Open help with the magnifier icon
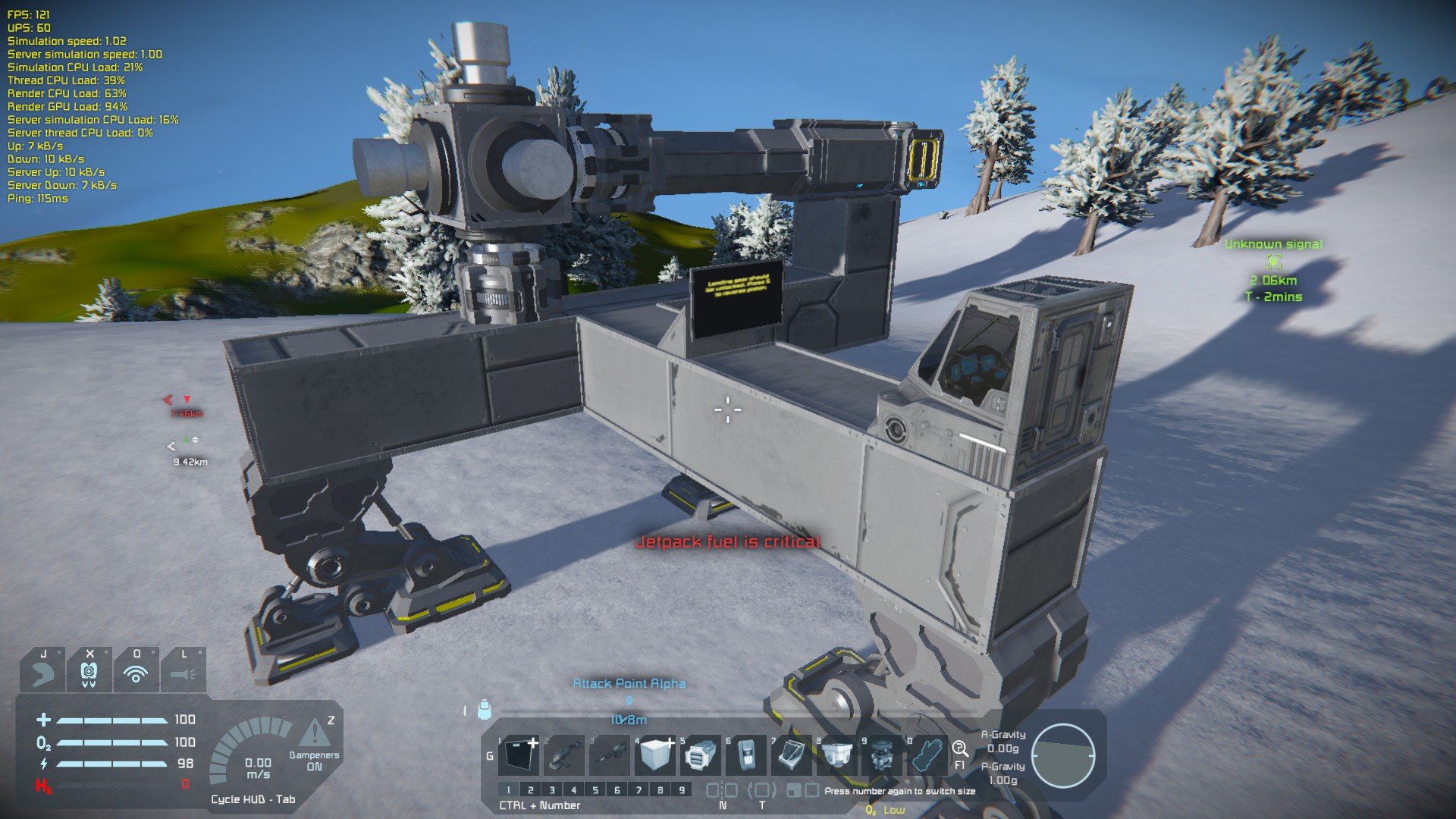The width and height of the screenshot is (1456, 819). (960, 749)
